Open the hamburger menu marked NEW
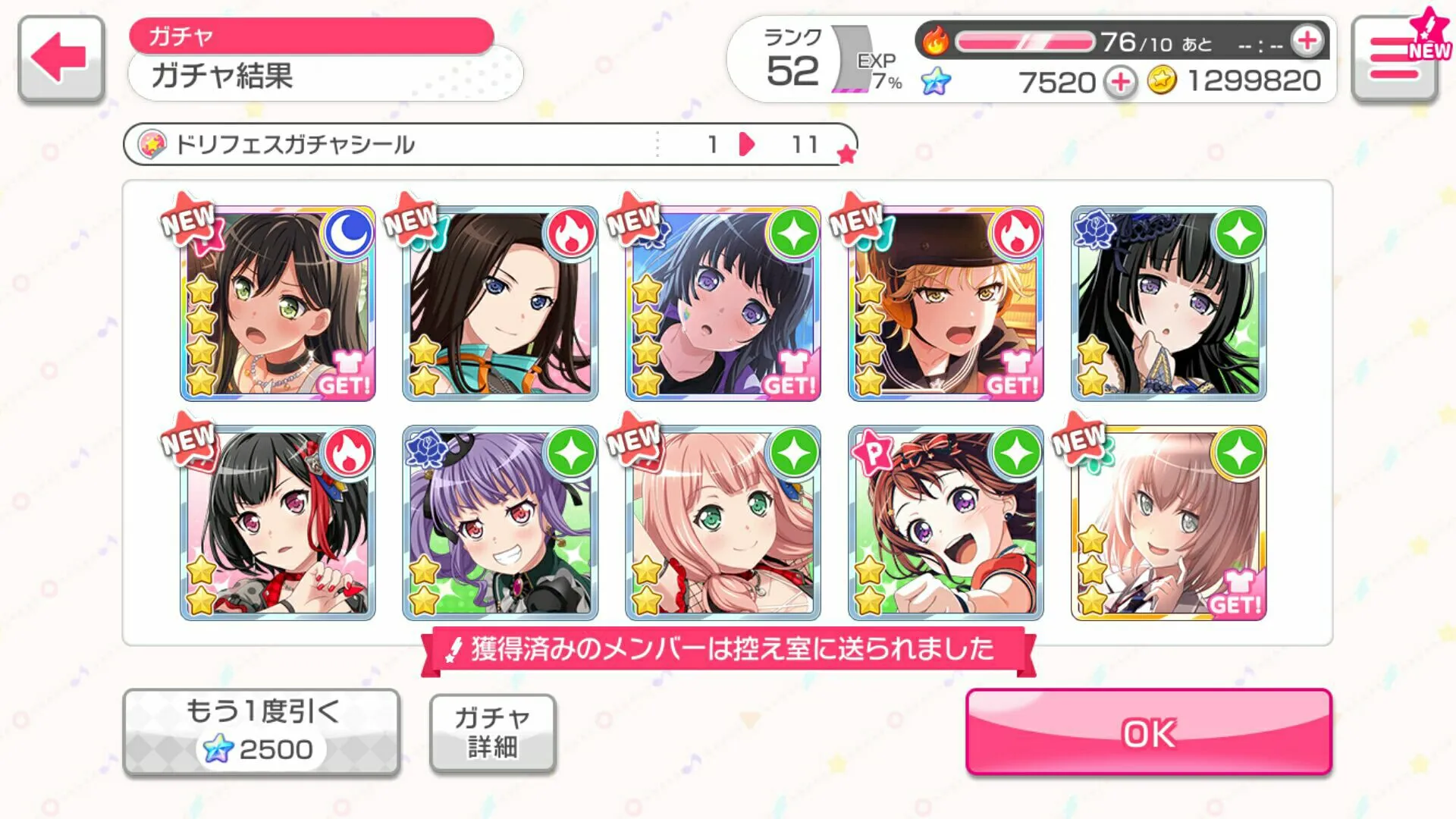The height and width of the screenshot is (819, 1456). (1394, 59)
